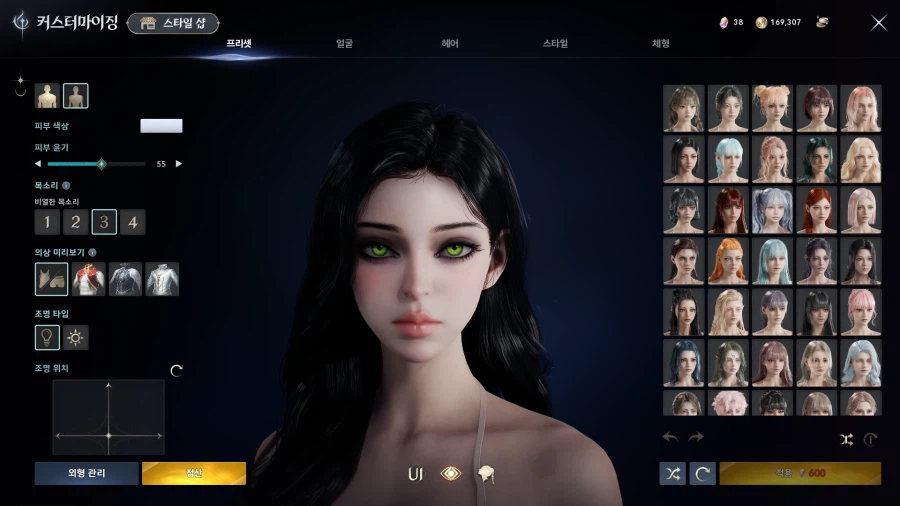The image size is (900, 506).
Task: Select voice option 1
Action: tap(47, 222)
